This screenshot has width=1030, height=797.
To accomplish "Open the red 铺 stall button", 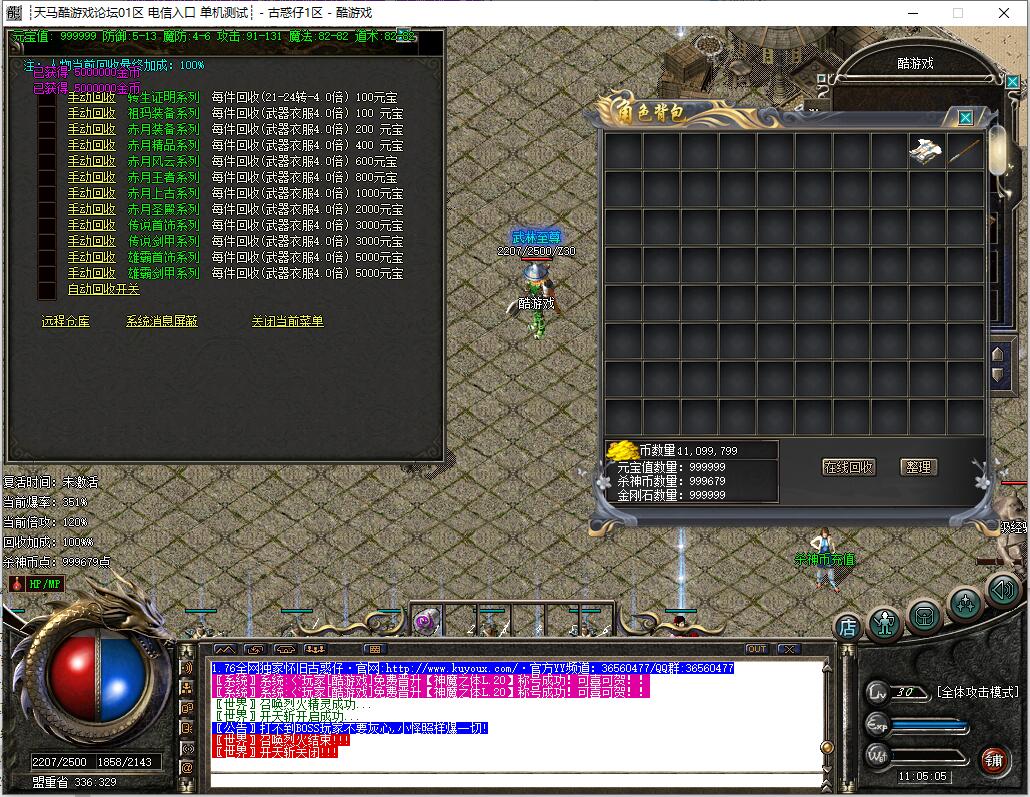I will point(992,759).
